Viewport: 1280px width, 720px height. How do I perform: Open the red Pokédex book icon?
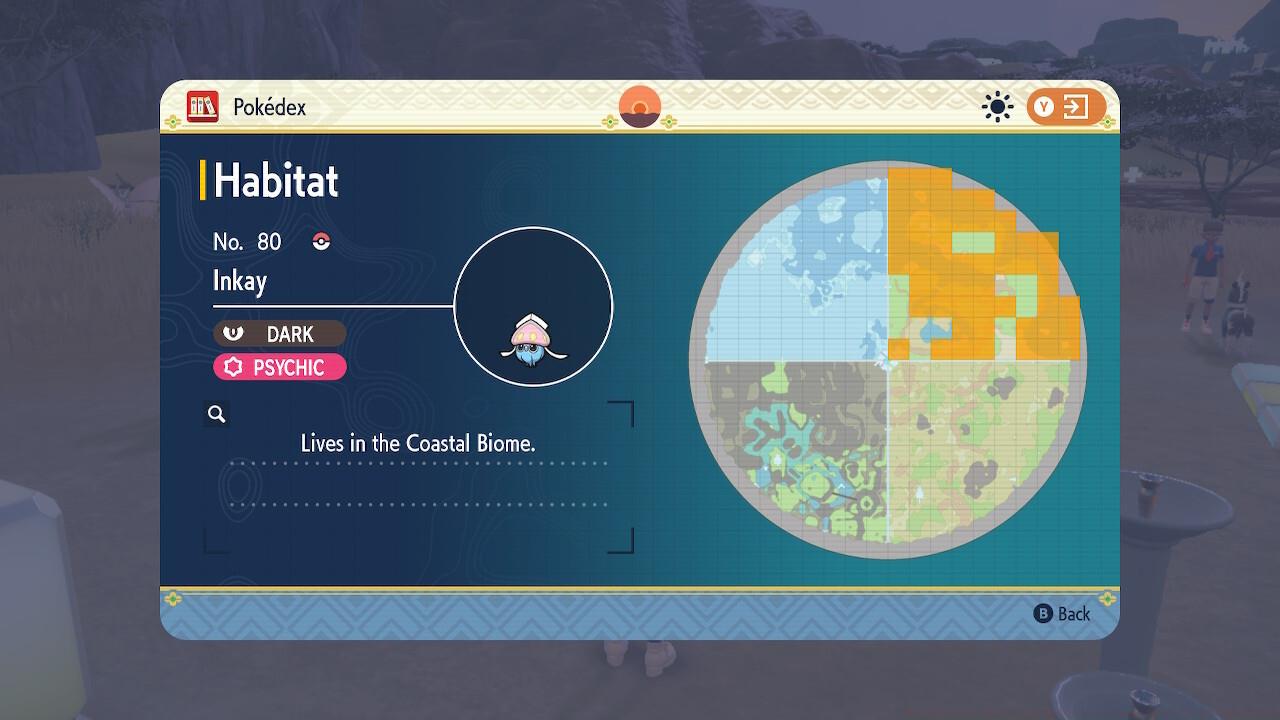(x=203, y=107)
